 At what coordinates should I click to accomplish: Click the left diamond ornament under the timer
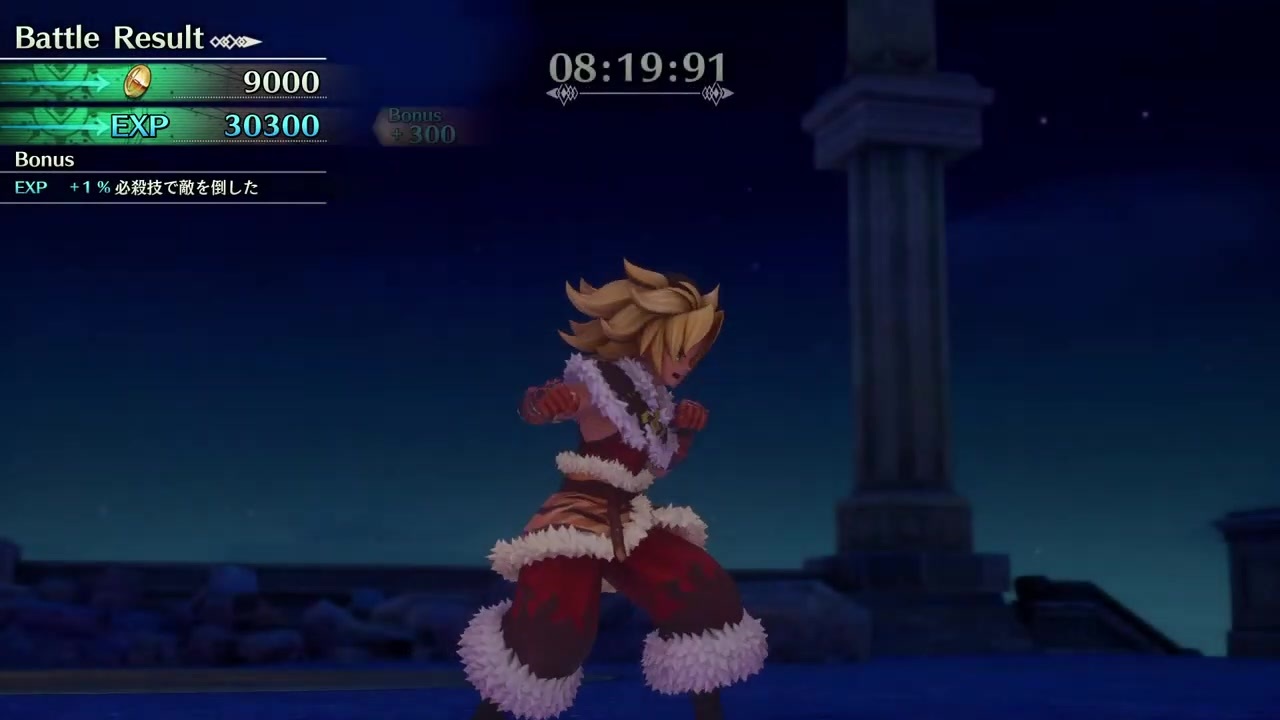566,93
